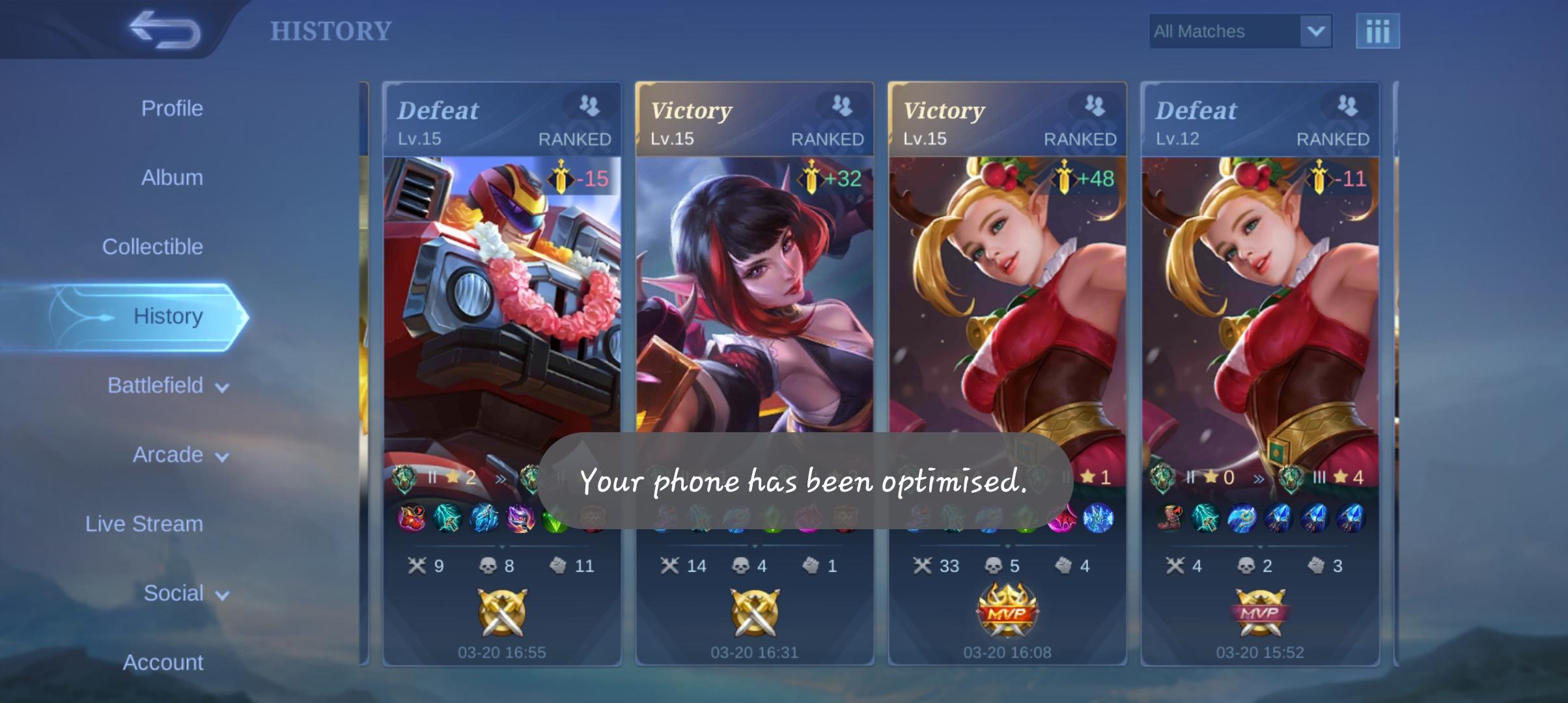Switch to the Profile tab
The height and width of the screenshot is (703, 1568).
pos(172,108)
